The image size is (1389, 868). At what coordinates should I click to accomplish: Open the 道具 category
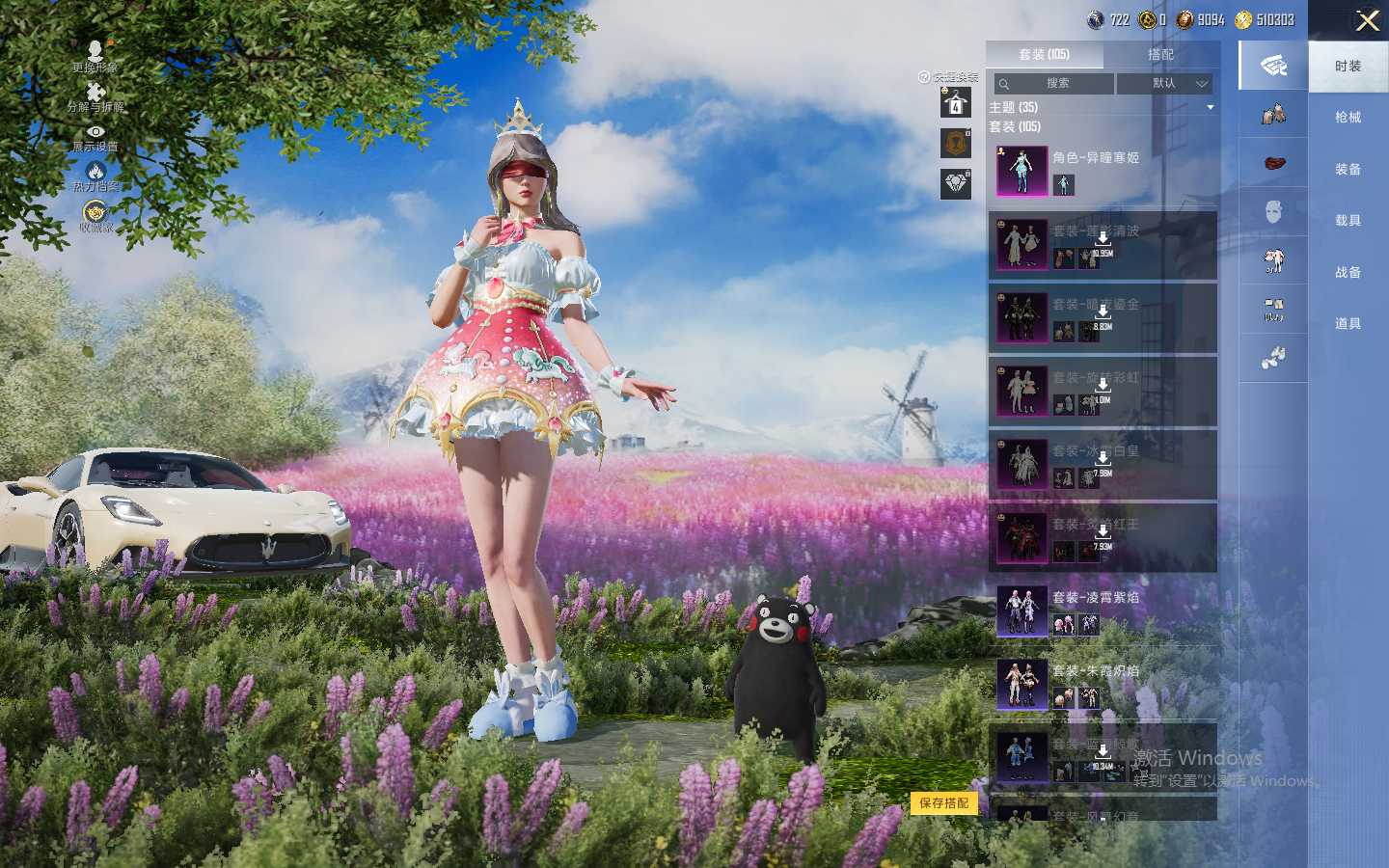[1348, 324]
